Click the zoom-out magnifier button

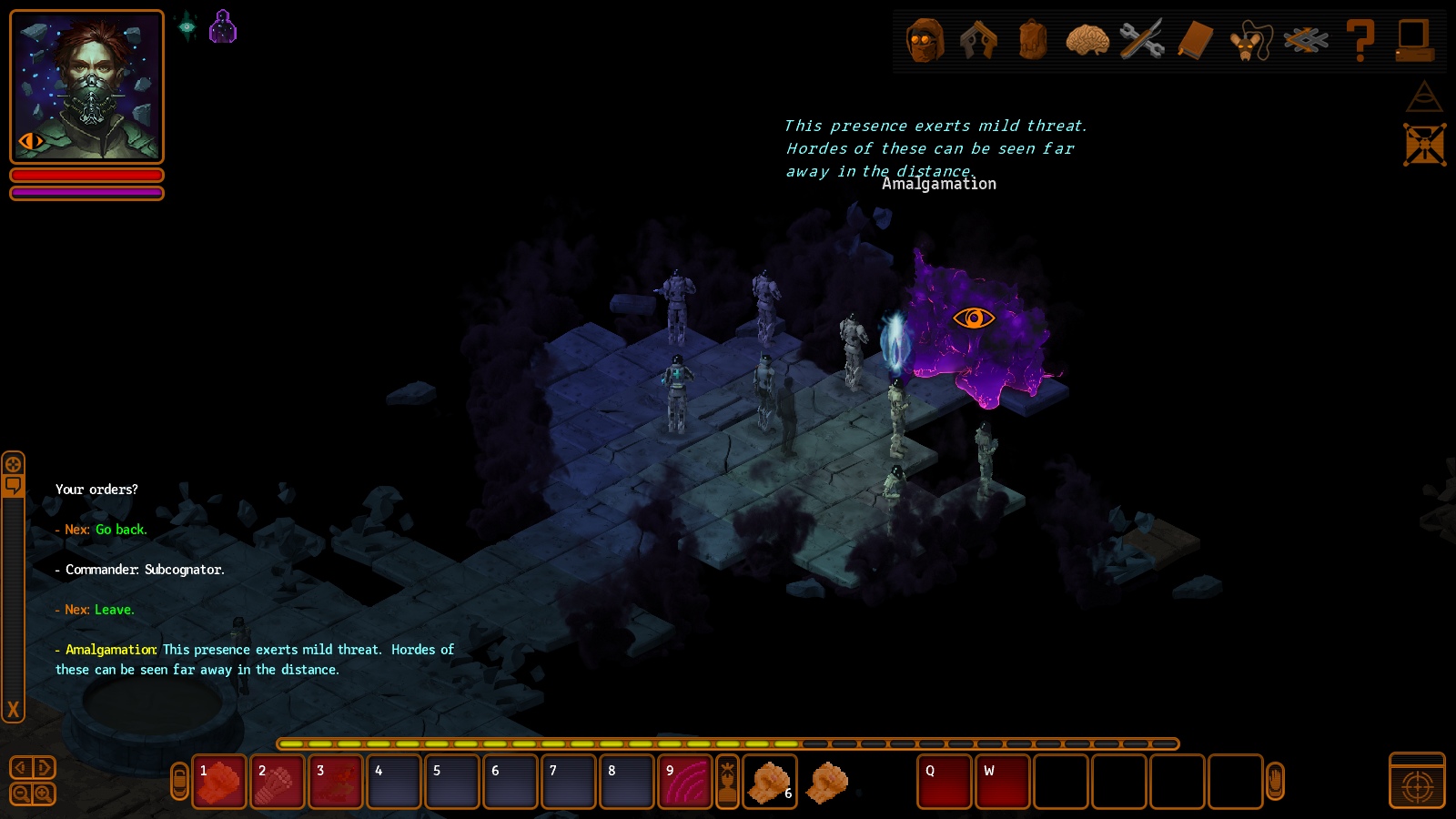click(x=21, y=794)
